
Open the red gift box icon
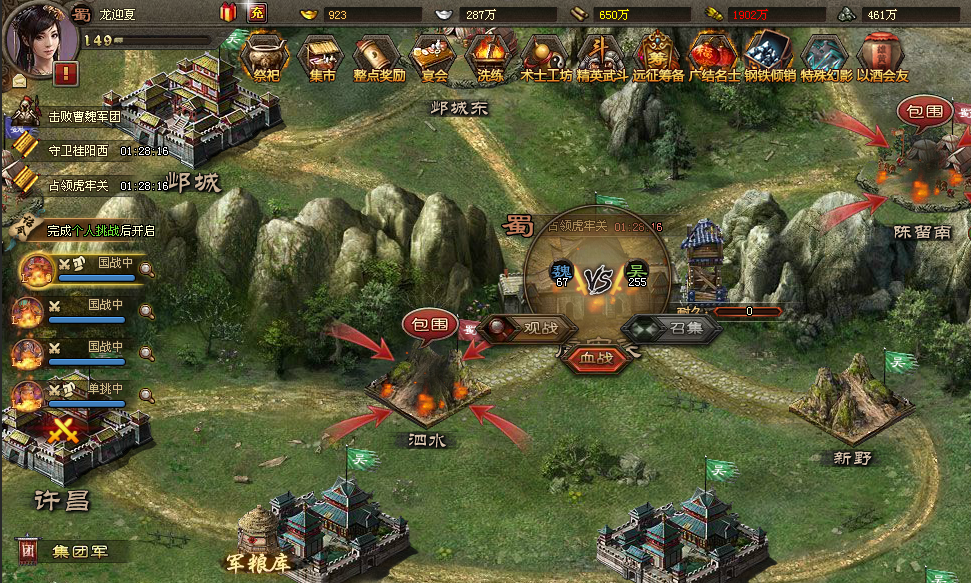pos(229,13)
